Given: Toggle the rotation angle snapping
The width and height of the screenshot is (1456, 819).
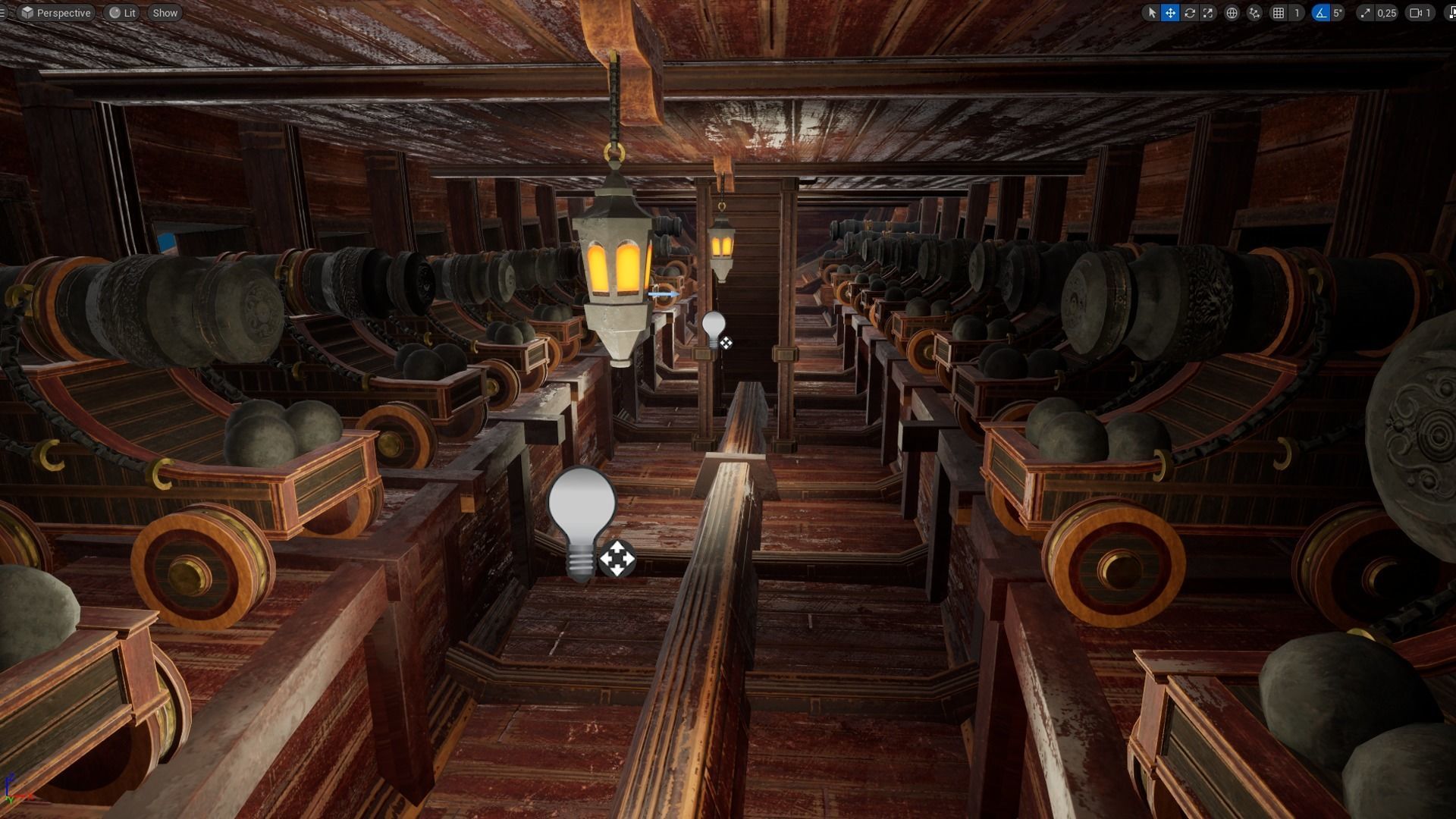Looking at the screenshot, I should tap(1321, 13).
